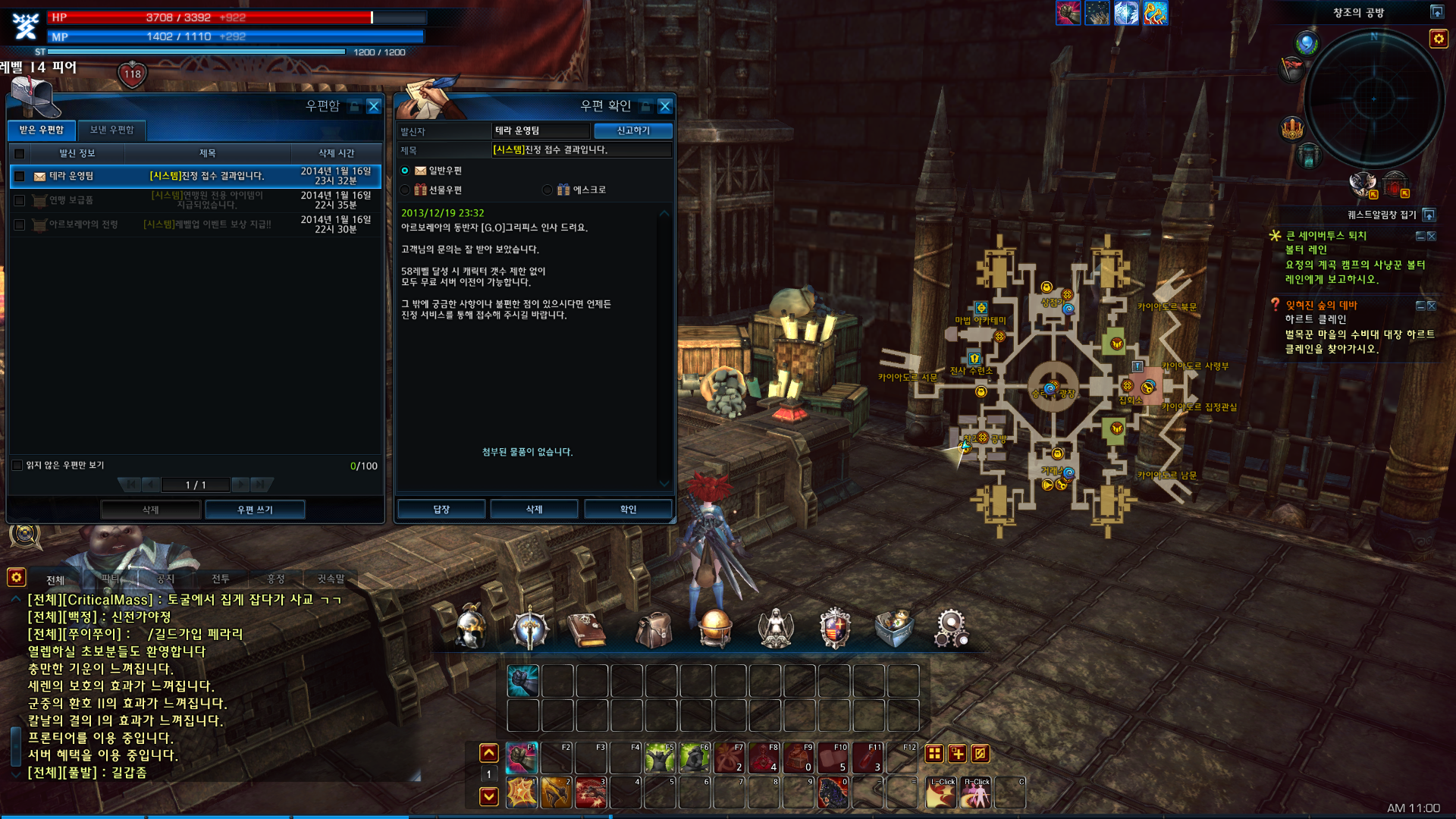Confirm the mail with 확인 button

tap(628, 510)
